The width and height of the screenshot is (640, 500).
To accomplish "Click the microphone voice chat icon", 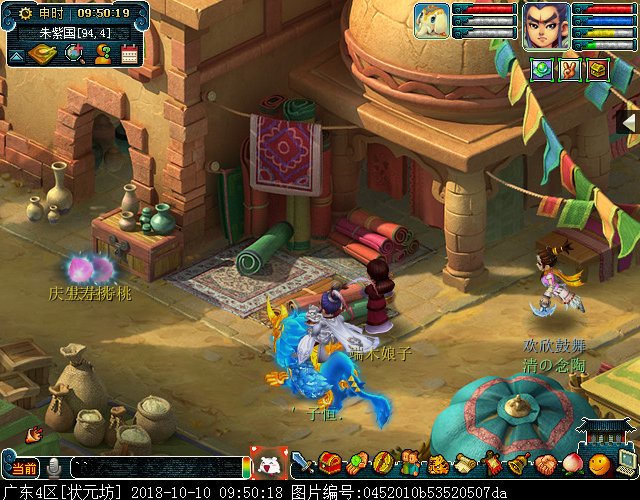I will point(54,468).
